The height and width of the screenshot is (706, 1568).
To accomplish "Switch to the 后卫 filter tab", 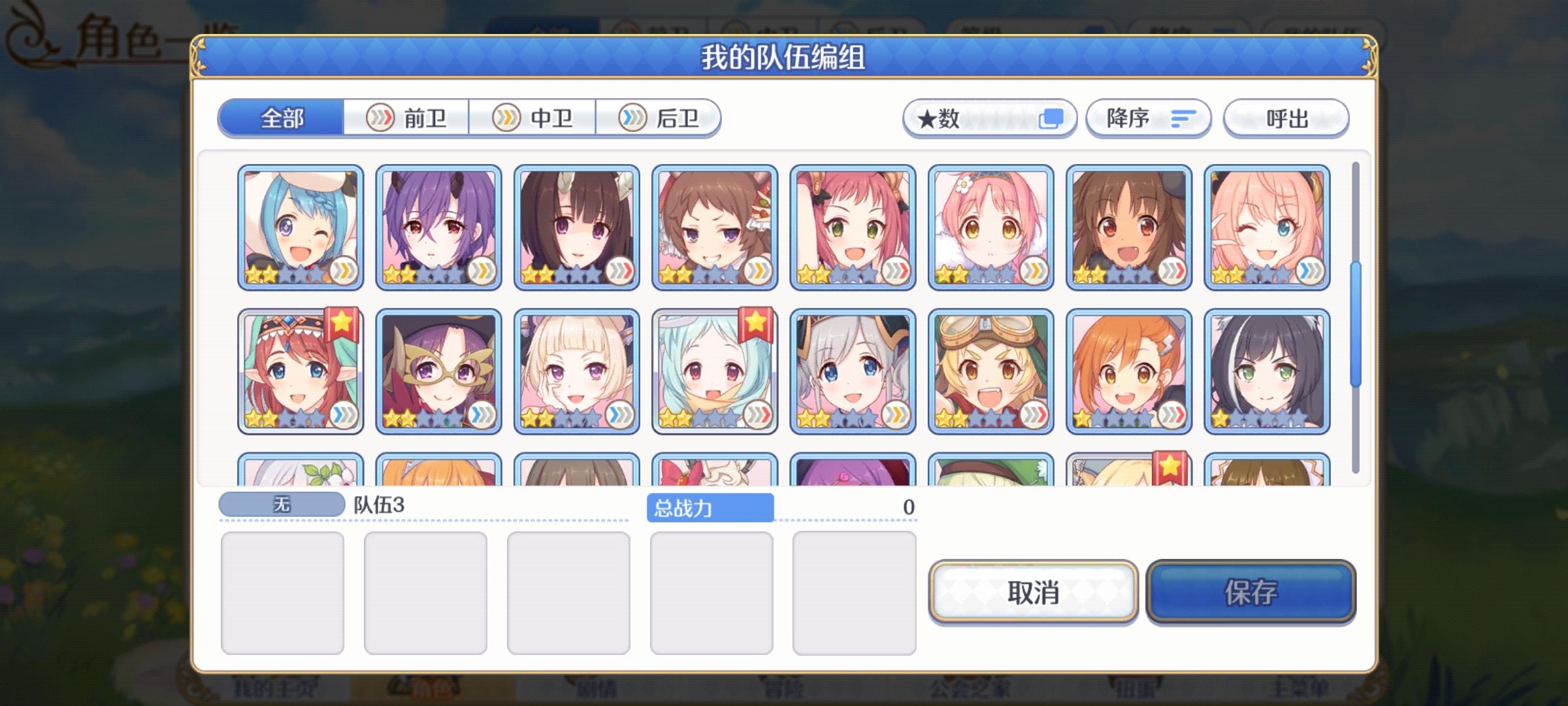I will tap(660, 118).
